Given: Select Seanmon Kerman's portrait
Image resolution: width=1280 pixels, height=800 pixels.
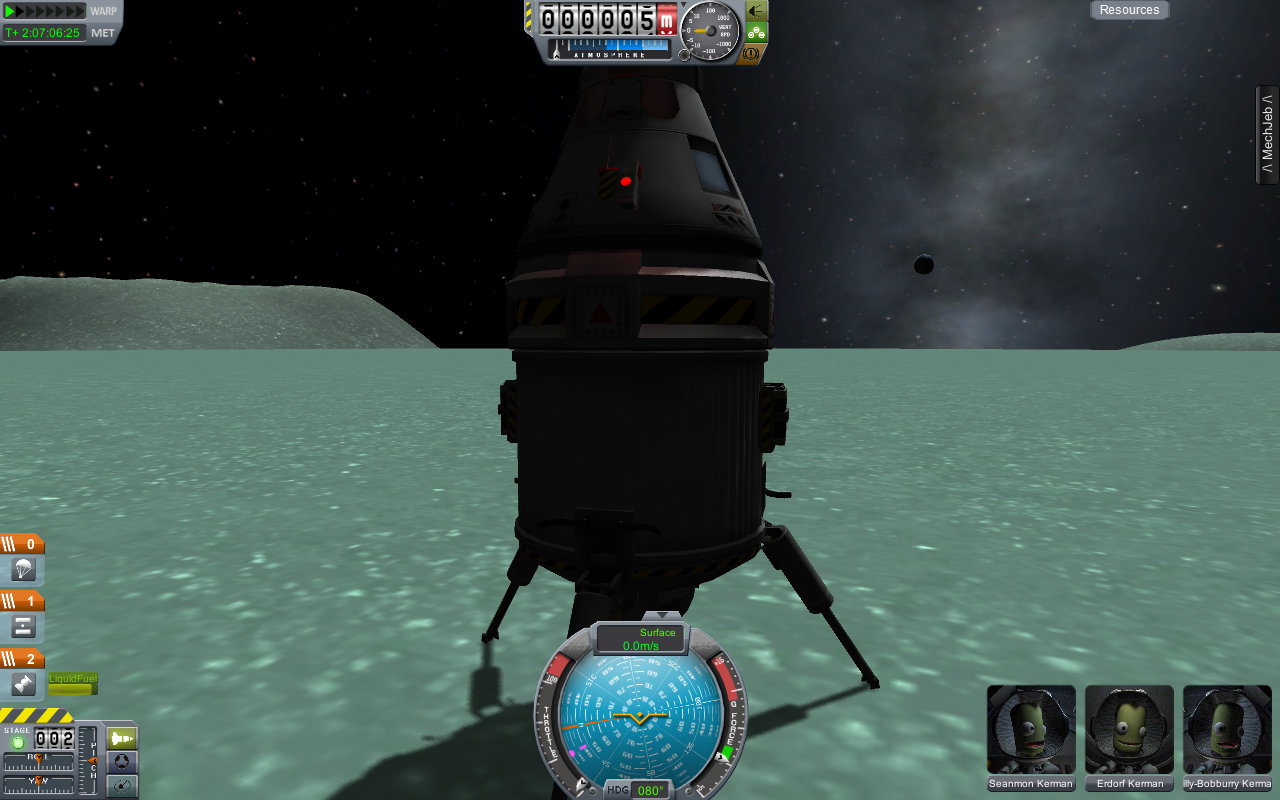Looking at the screenshot, I should point(1031,730).
